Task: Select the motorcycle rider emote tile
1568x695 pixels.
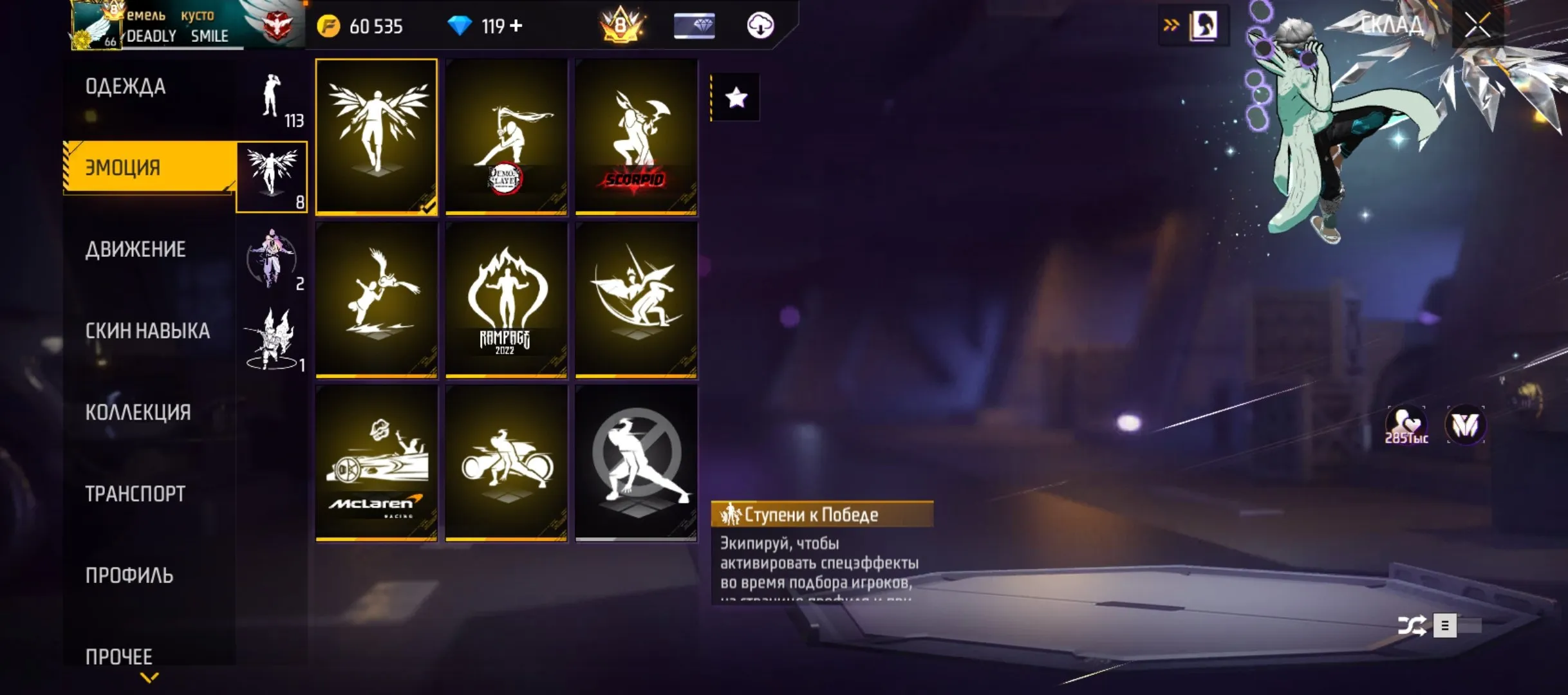Action: click(x=507, y=463)
